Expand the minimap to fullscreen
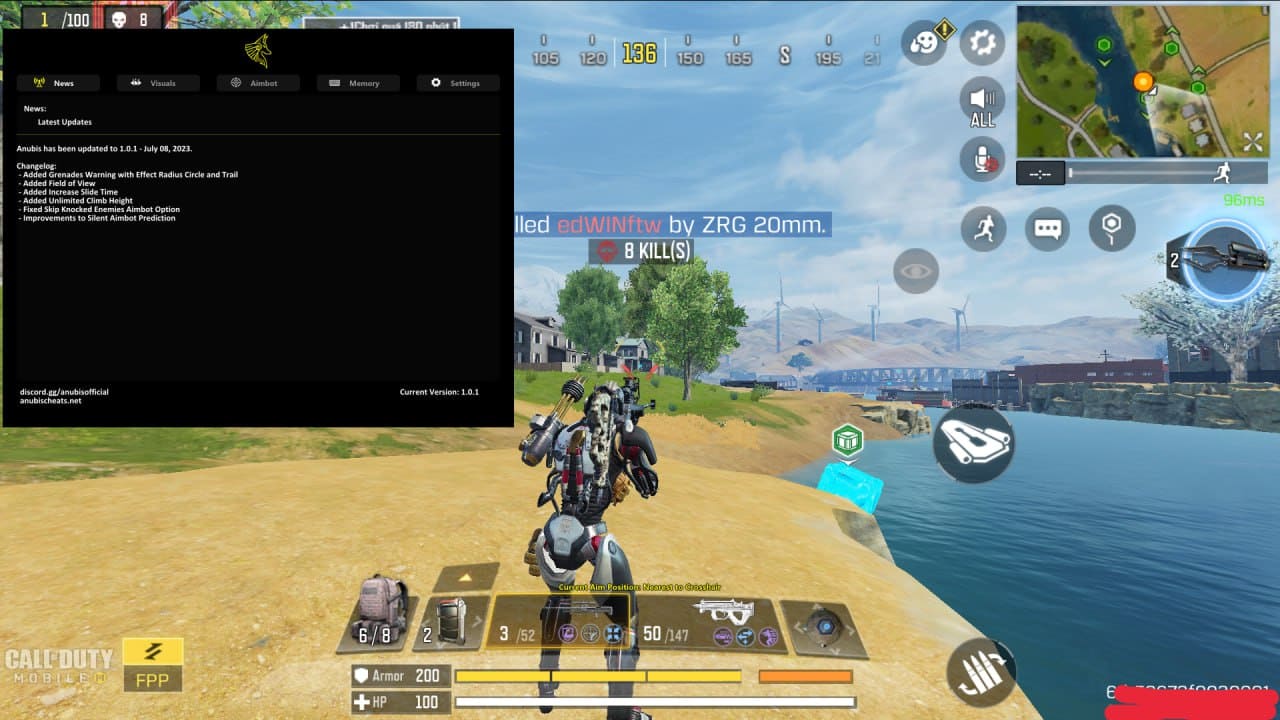Screen dimensions: 1280x720 pos(1253,140)
